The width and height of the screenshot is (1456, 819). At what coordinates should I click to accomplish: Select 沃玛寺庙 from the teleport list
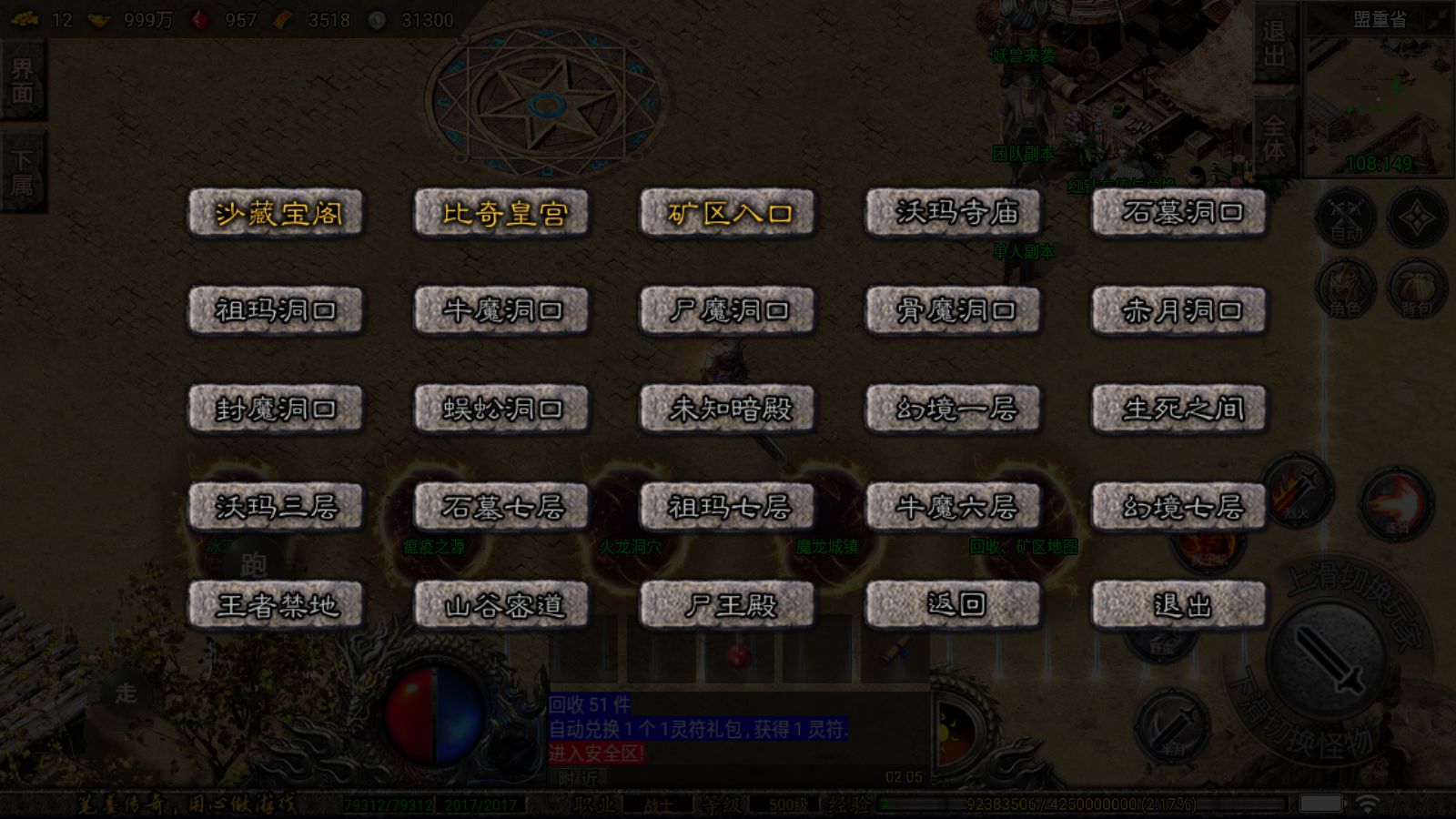953,213
